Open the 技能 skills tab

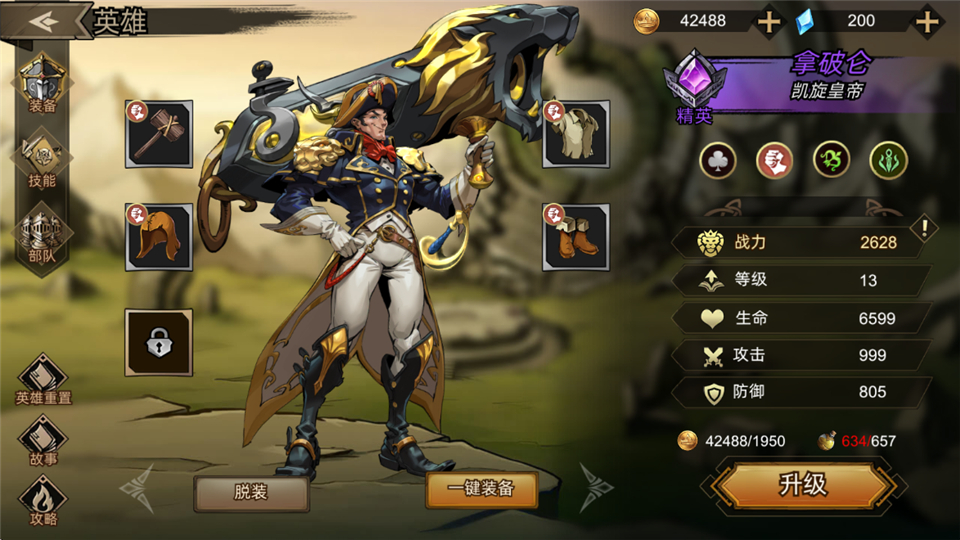point(42,160)
